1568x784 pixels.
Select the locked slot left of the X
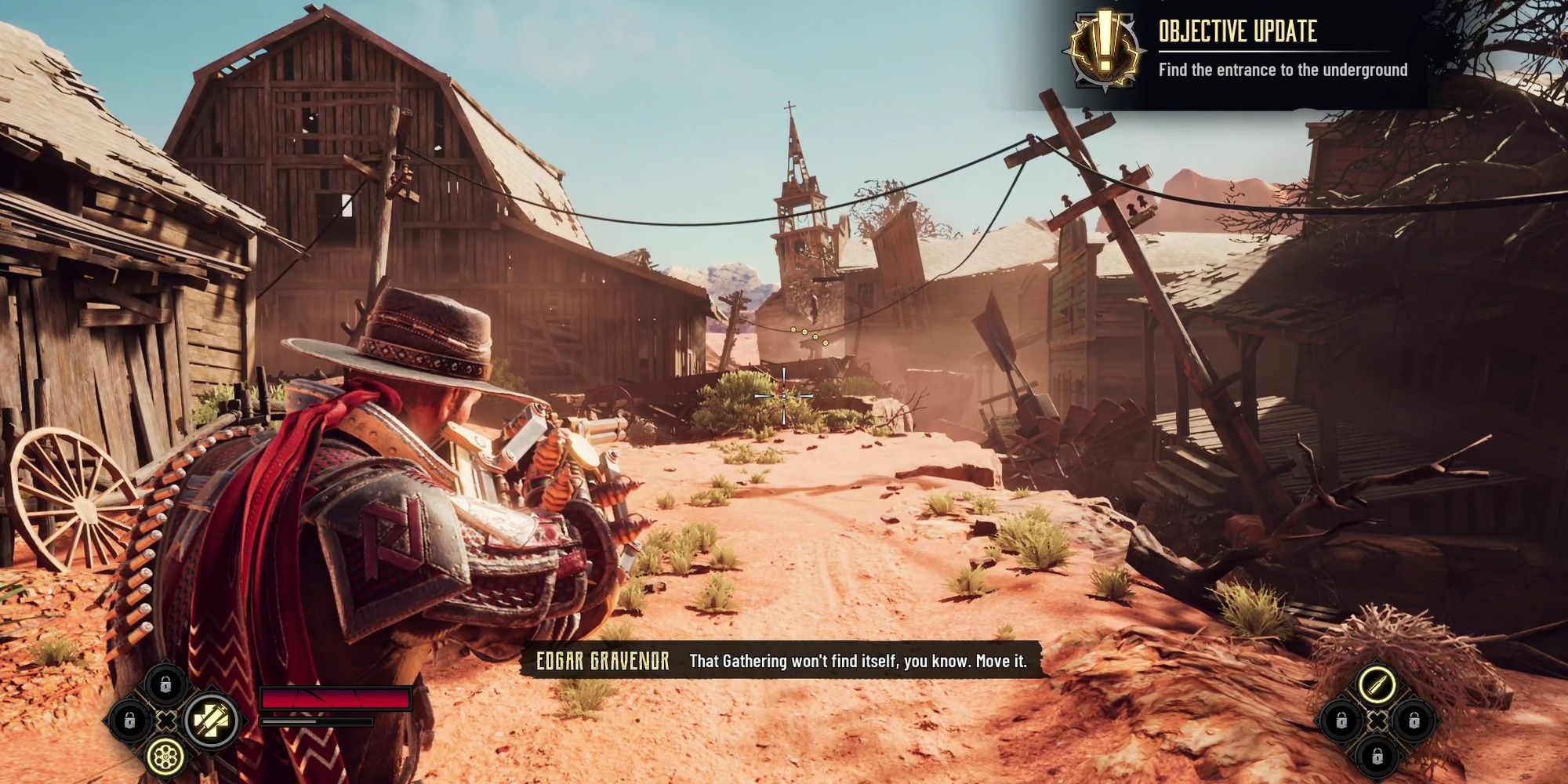click(129, 720)
